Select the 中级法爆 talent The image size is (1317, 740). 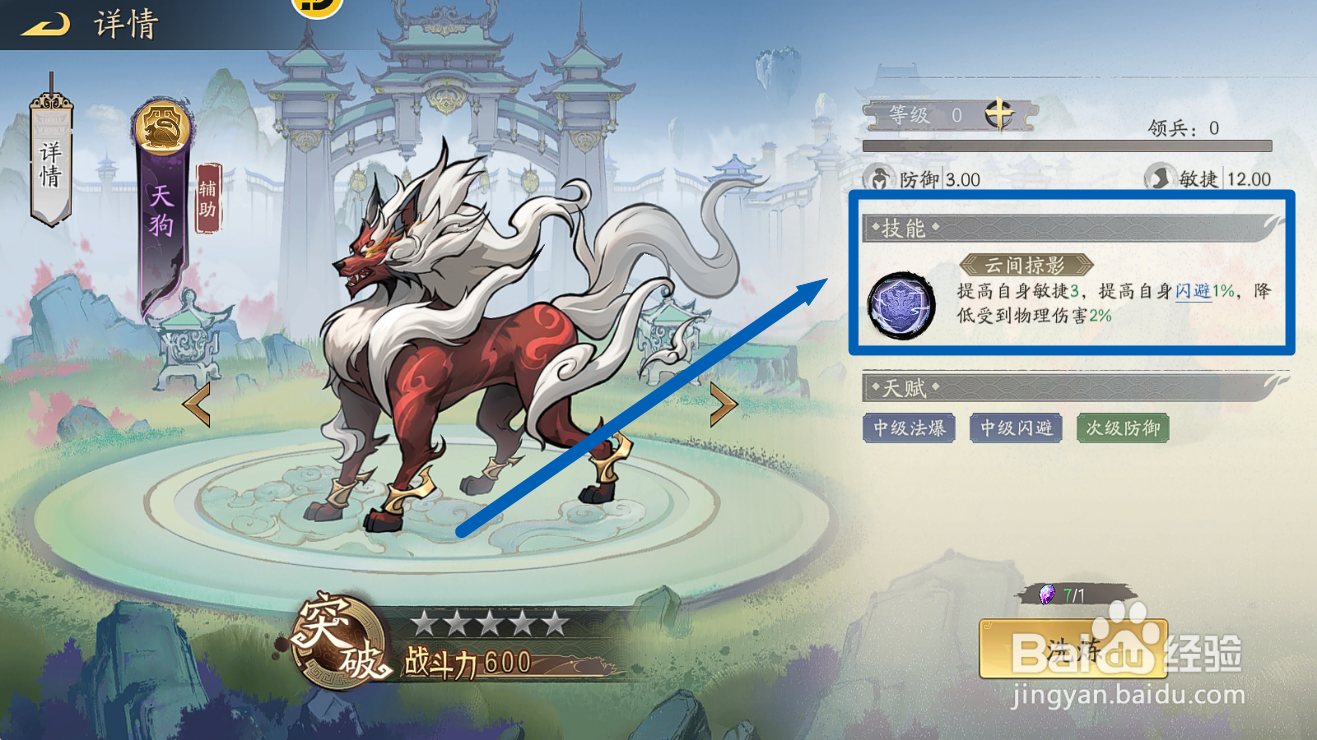pos(908,428)
